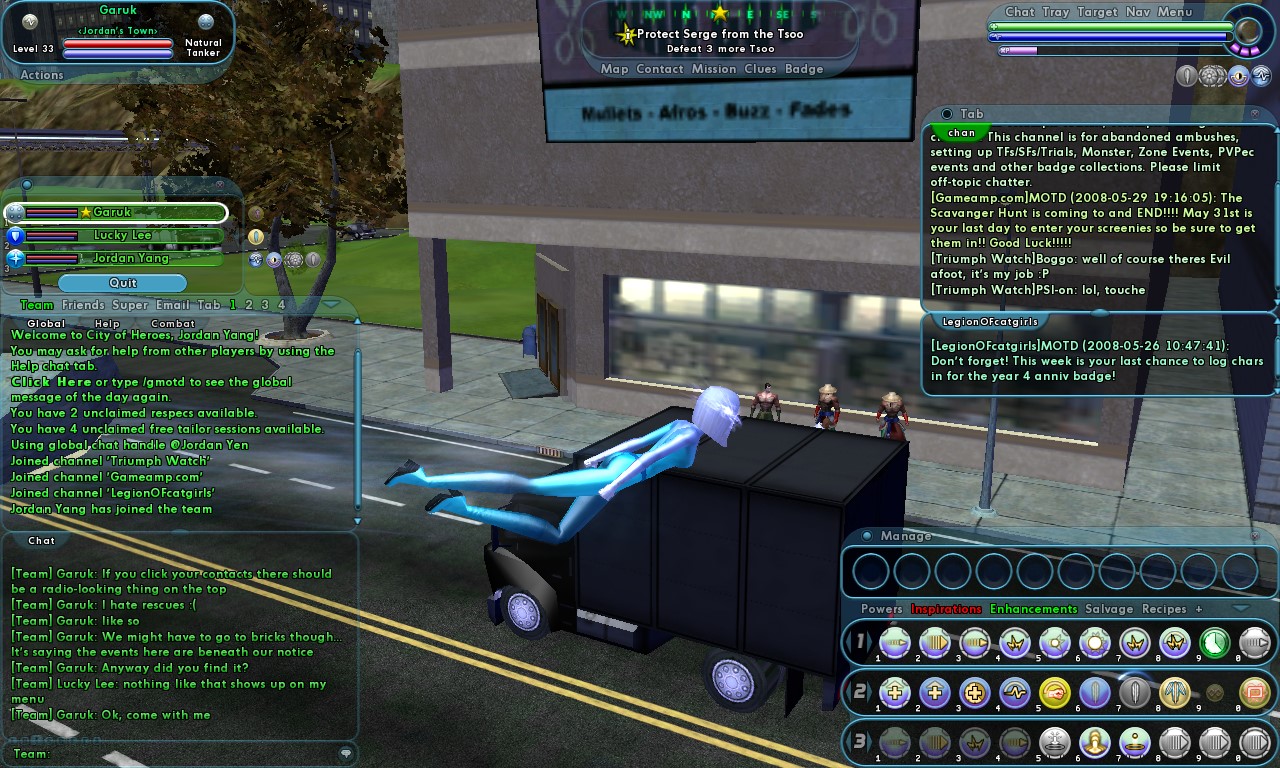Screen dimensions: 1280x768
Task: Open the Chat window from the top menu
Action: tap(1019, 12)
